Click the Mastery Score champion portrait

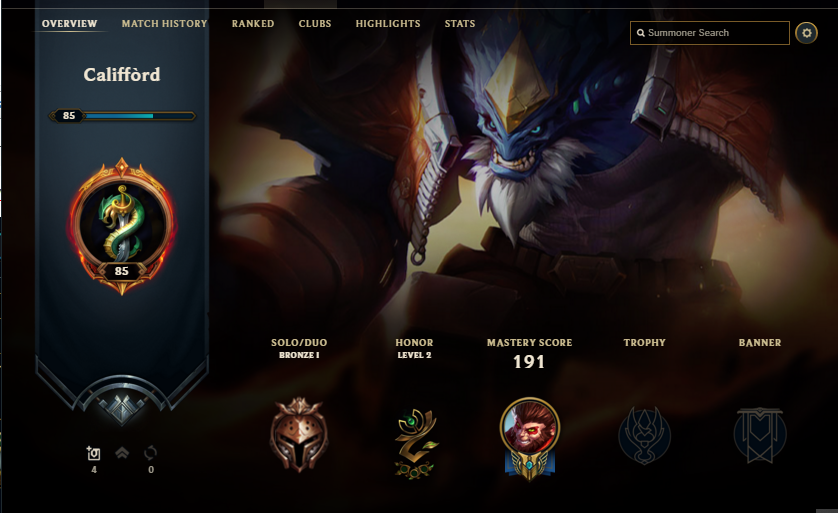coord(529,435)
